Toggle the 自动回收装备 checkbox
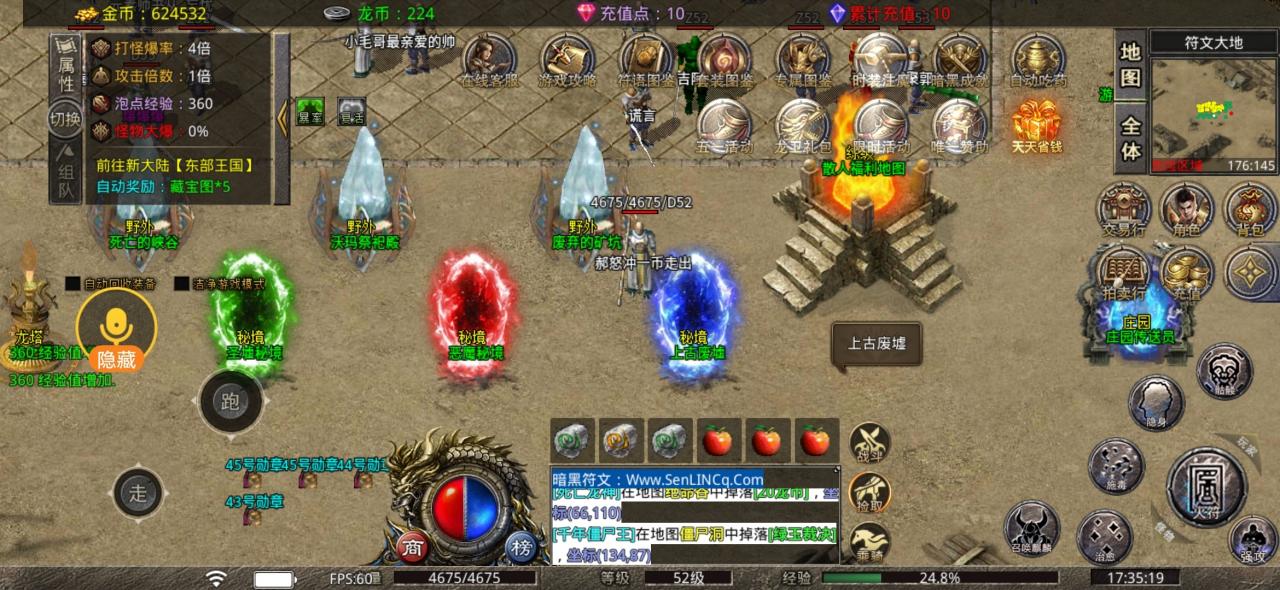This screenshot has height=590, width=1280. click(x=73, y=283)
